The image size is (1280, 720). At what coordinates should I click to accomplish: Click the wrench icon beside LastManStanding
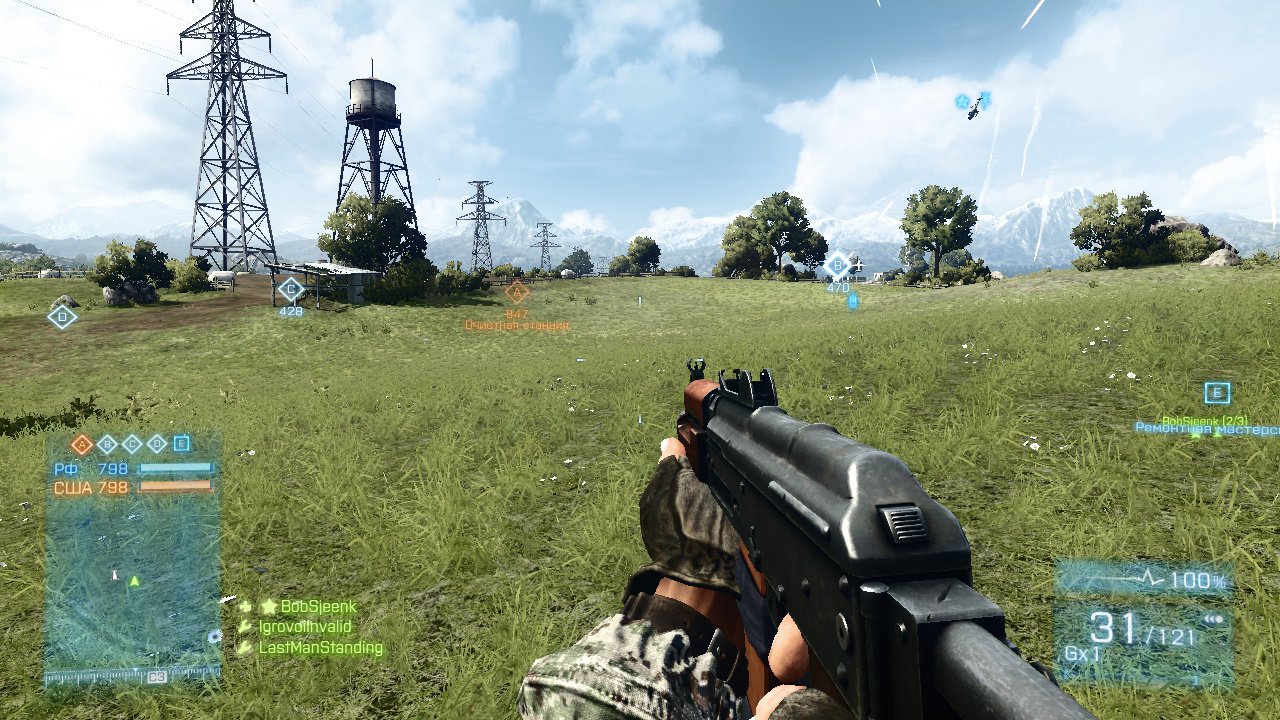click(246, 647)
